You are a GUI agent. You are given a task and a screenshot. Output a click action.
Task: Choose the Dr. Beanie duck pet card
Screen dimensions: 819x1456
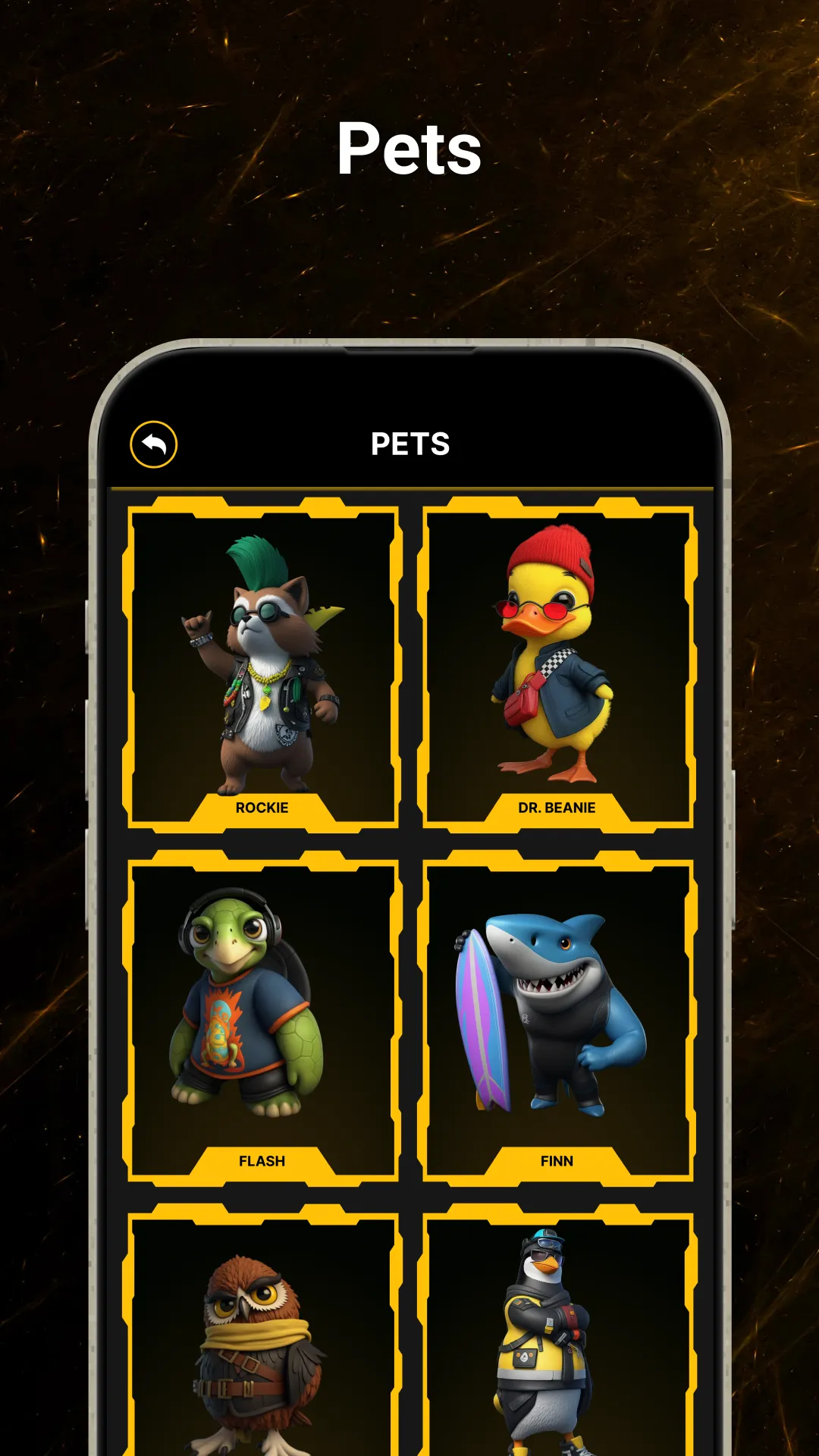click(x=557, y=665)
